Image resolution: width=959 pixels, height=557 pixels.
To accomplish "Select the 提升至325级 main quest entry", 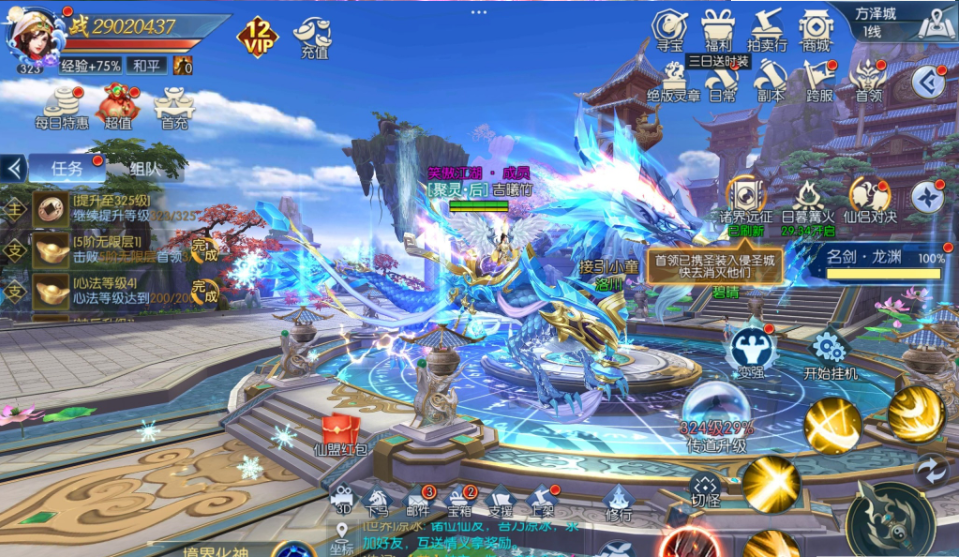I will [x=110, y=209].
